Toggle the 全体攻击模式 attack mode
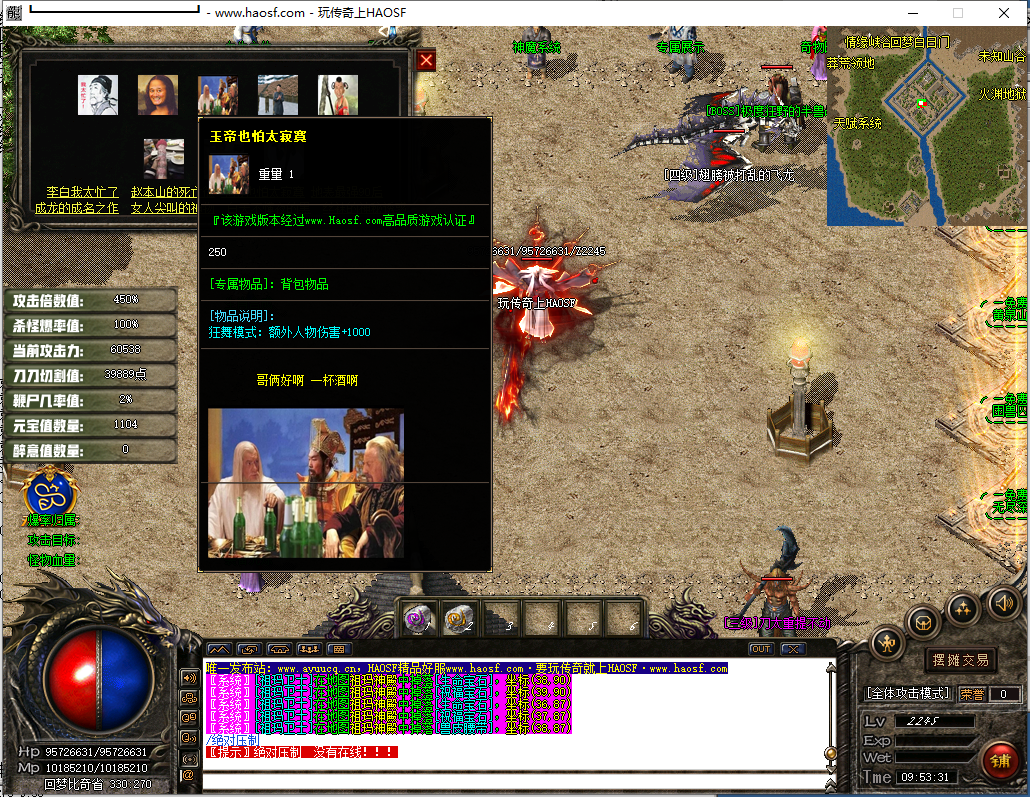1030x797 pixels. pos(907,693)
